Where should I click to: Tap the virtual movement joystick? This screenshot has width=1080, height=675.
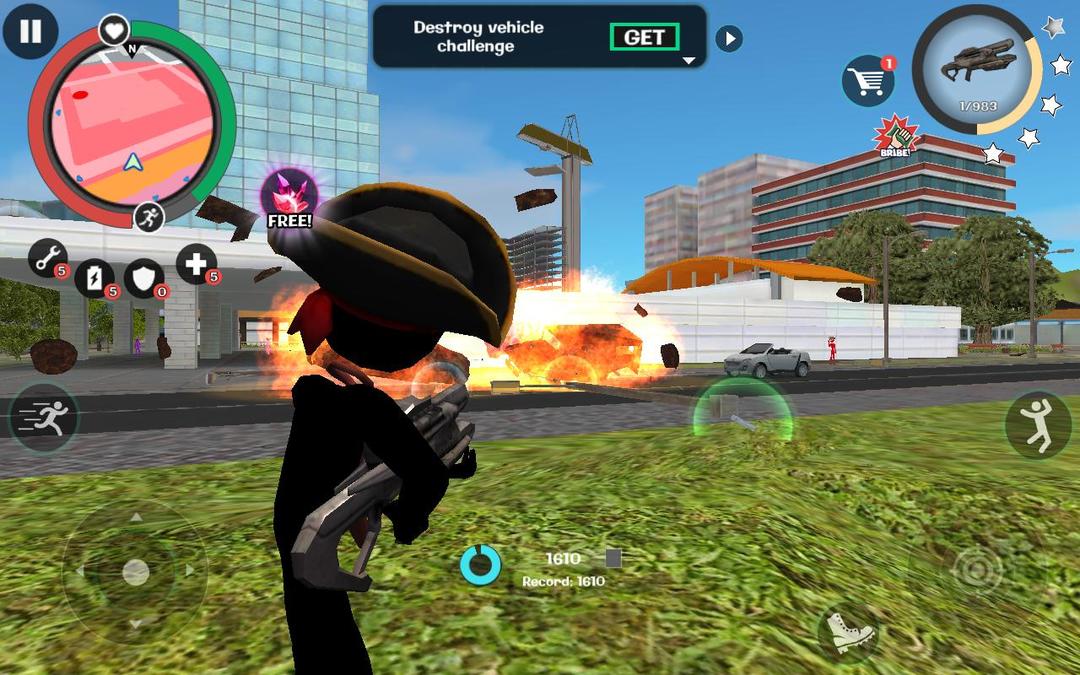pos(135,572)
